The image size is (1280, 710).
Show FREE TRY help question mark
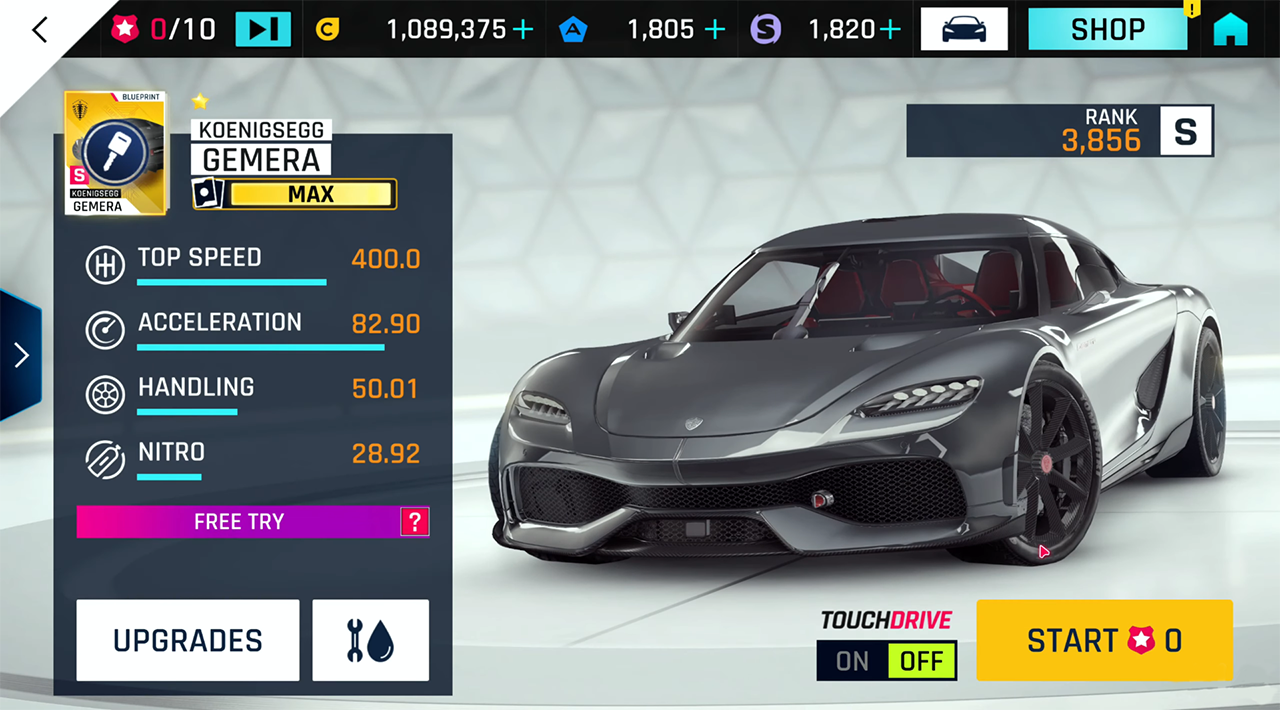(414, 521)
